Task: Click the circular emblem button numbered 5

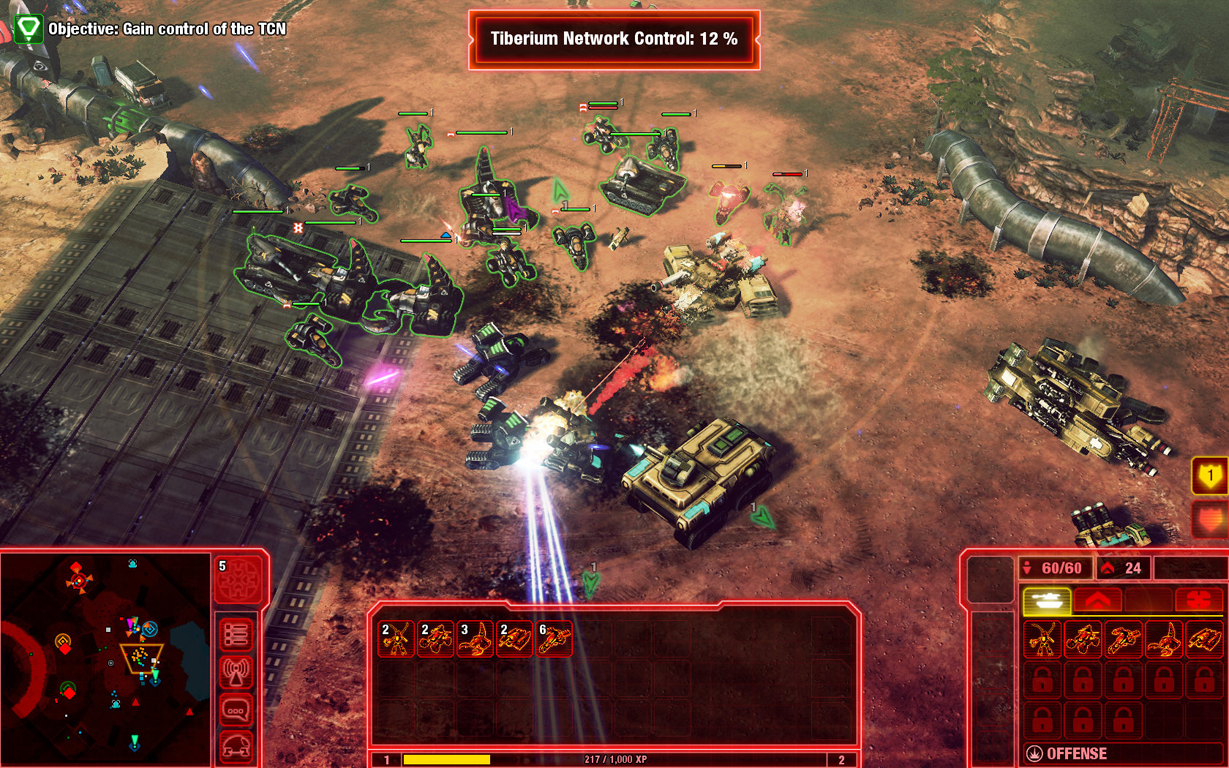Action: click(x=239, y=581)
